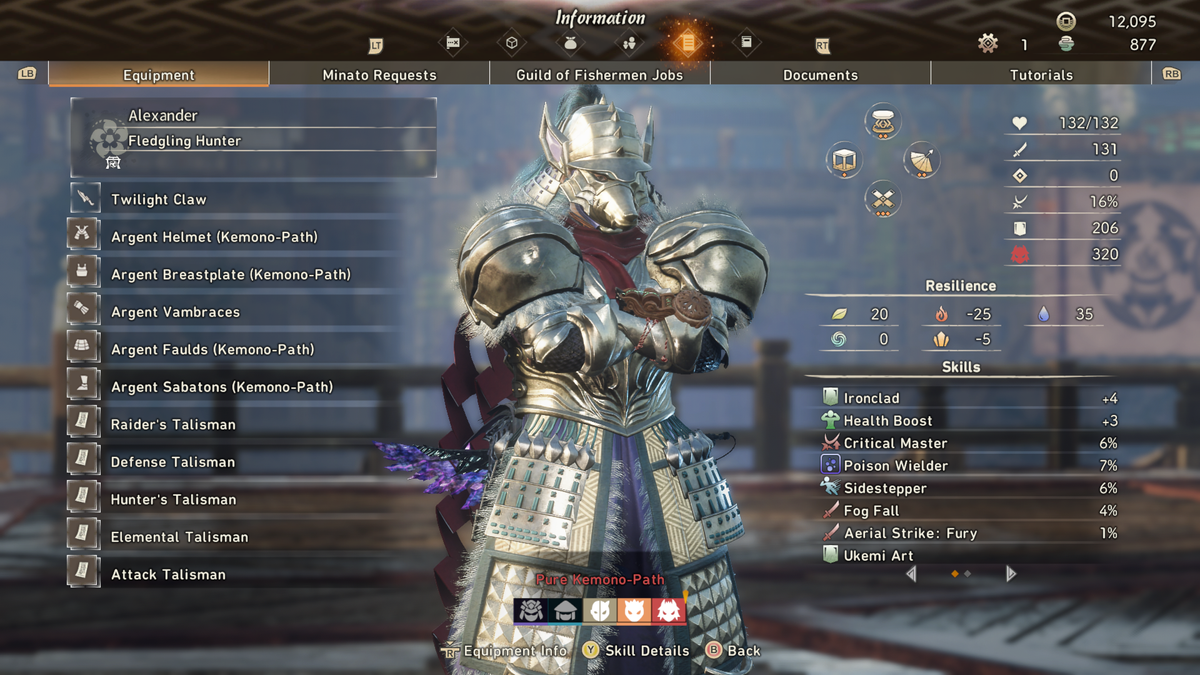Choose the Hunter's Talisman slot

[173, 499]
